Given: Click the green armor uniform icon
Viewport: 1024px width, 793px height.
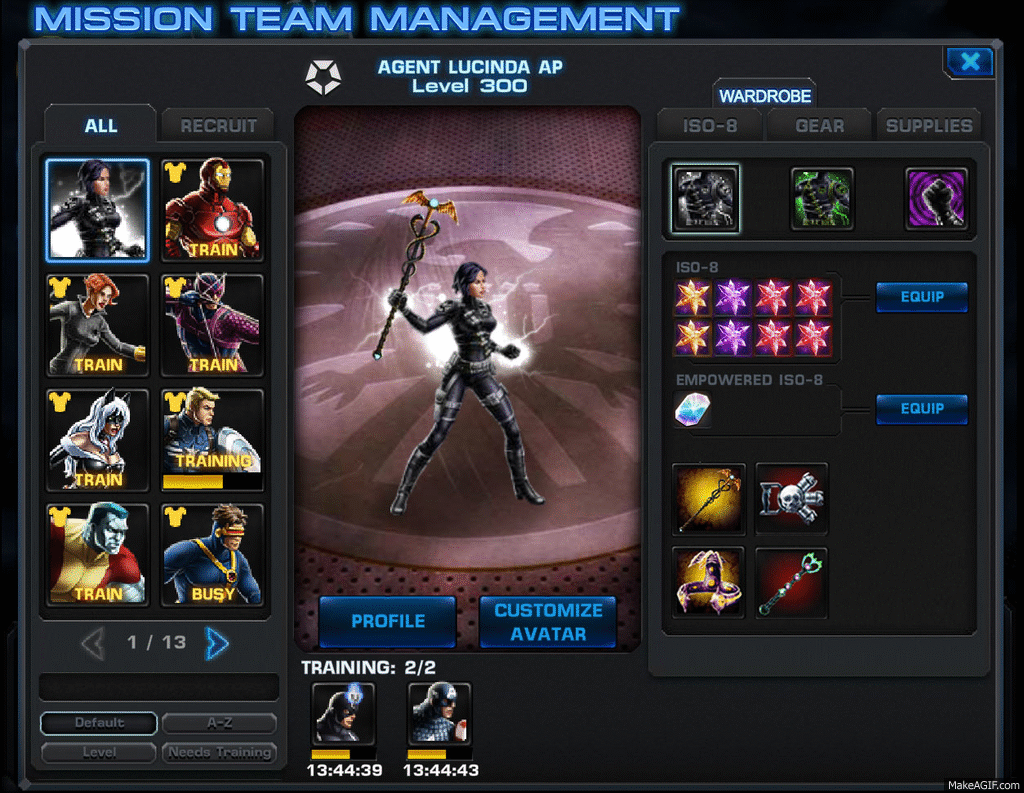Looking at the screenshot, I should tap(822, 198).
